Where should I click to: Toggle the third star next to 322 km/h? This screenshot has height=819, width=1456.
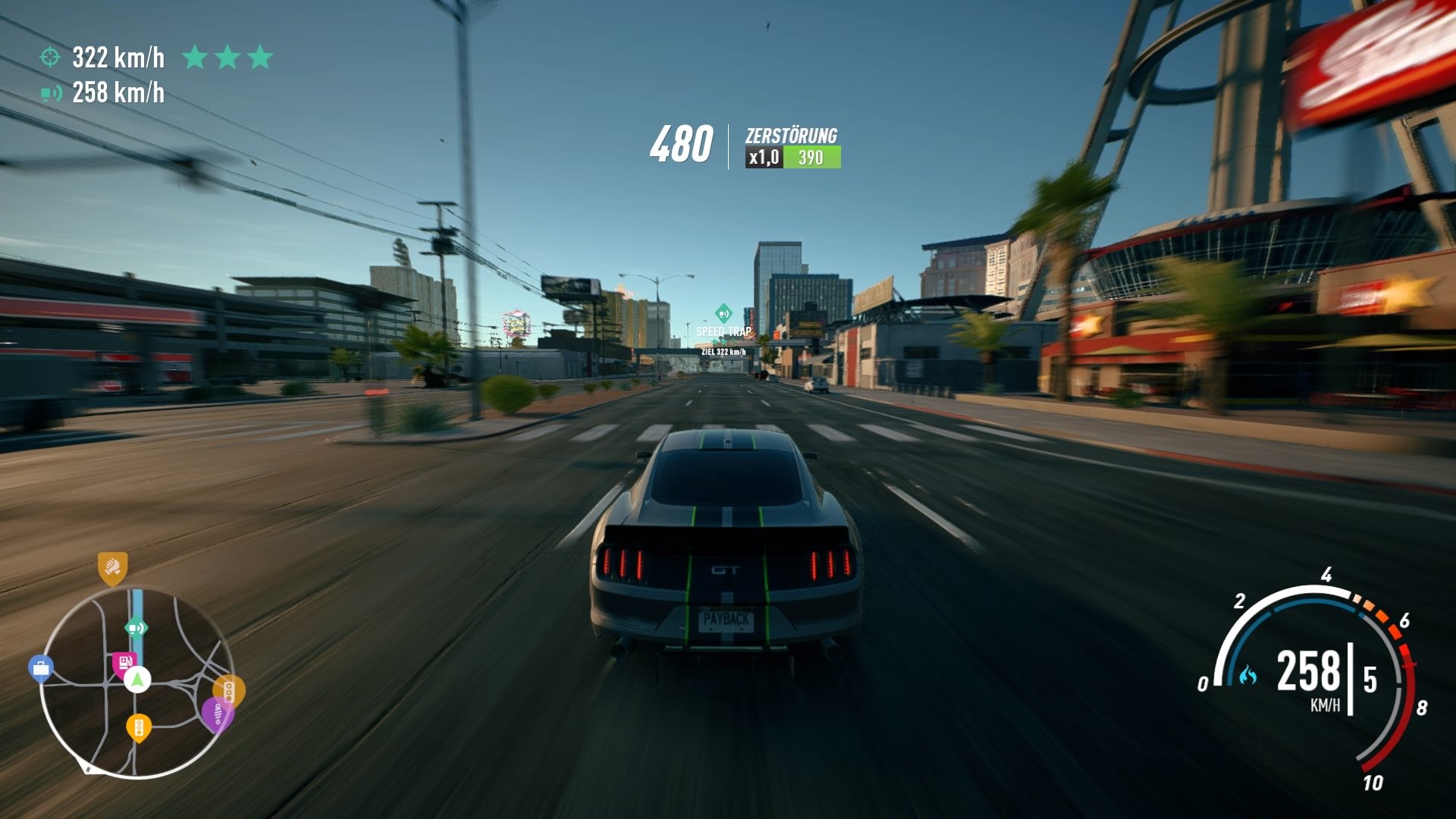(x=262, y=56)
